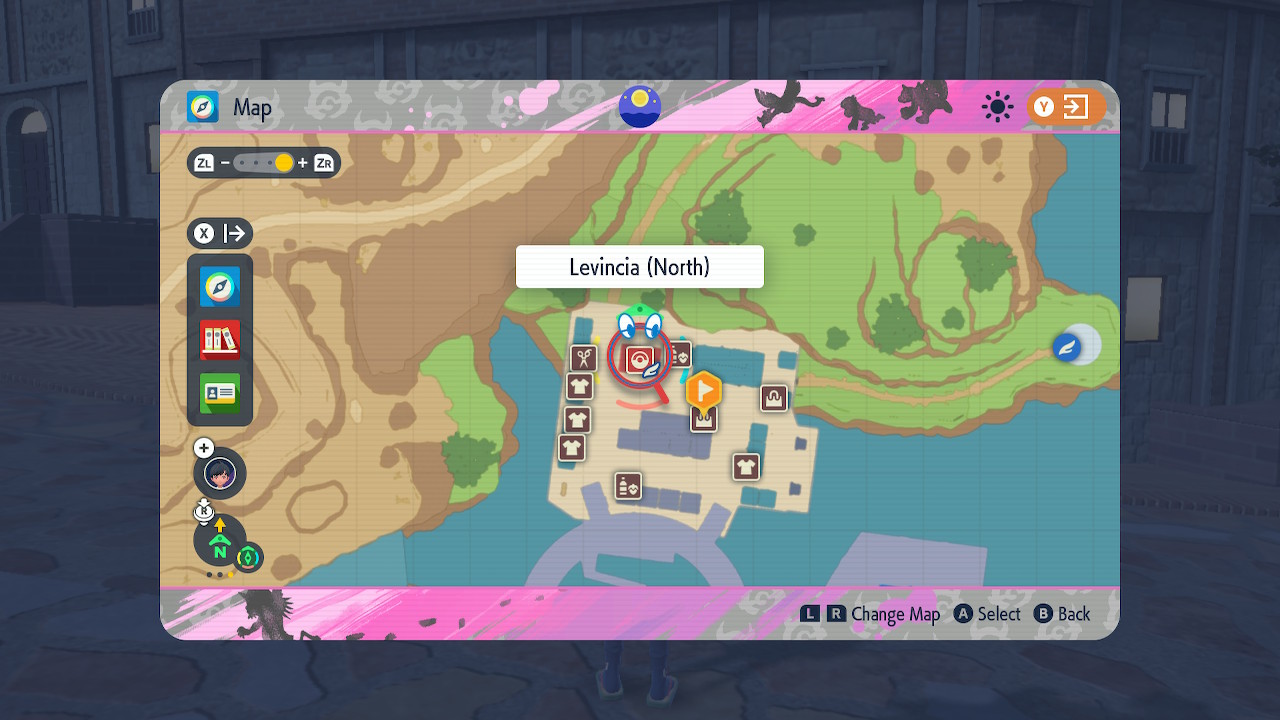Choose the tent-shaped gym marker on the right
The height and width of the screenshot is (720, 1280).
[773, 398]
